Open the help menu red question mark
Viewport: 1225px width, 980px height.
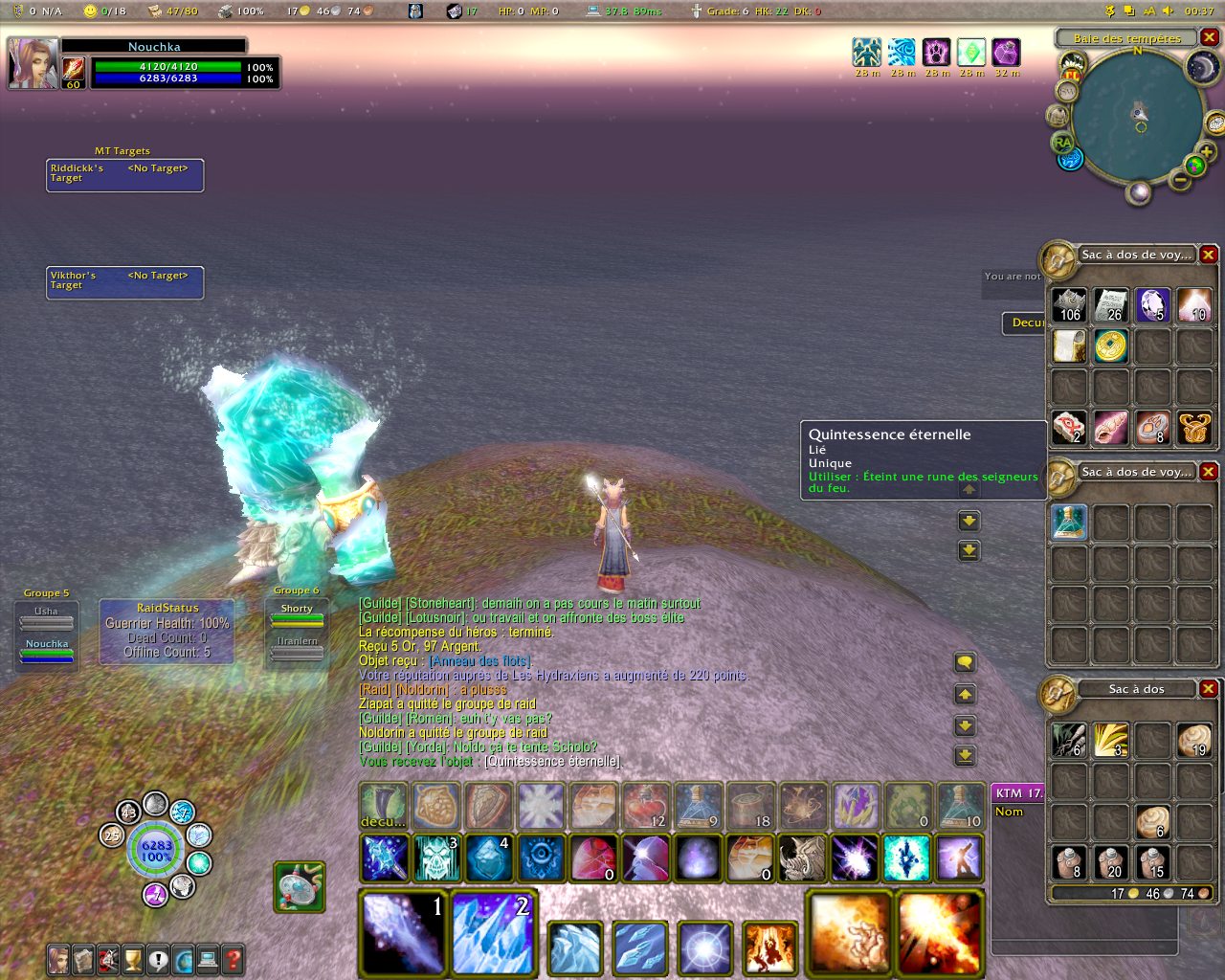click(233, 959)
